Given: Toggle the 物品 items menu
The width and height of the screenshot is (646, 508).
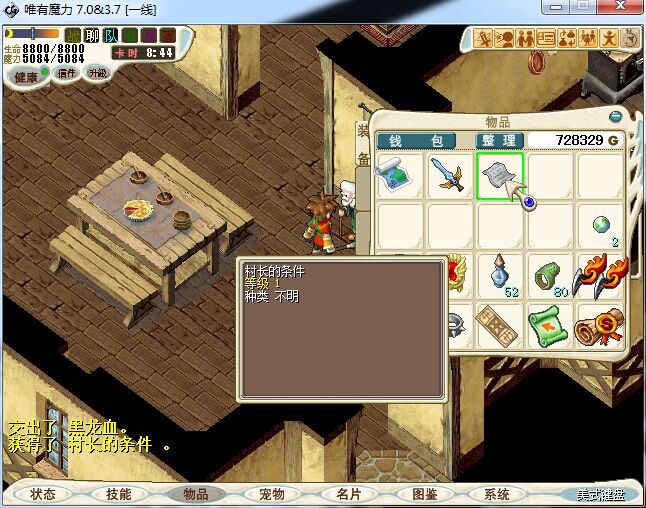Looking at the screenshot, I should (195, 494).
